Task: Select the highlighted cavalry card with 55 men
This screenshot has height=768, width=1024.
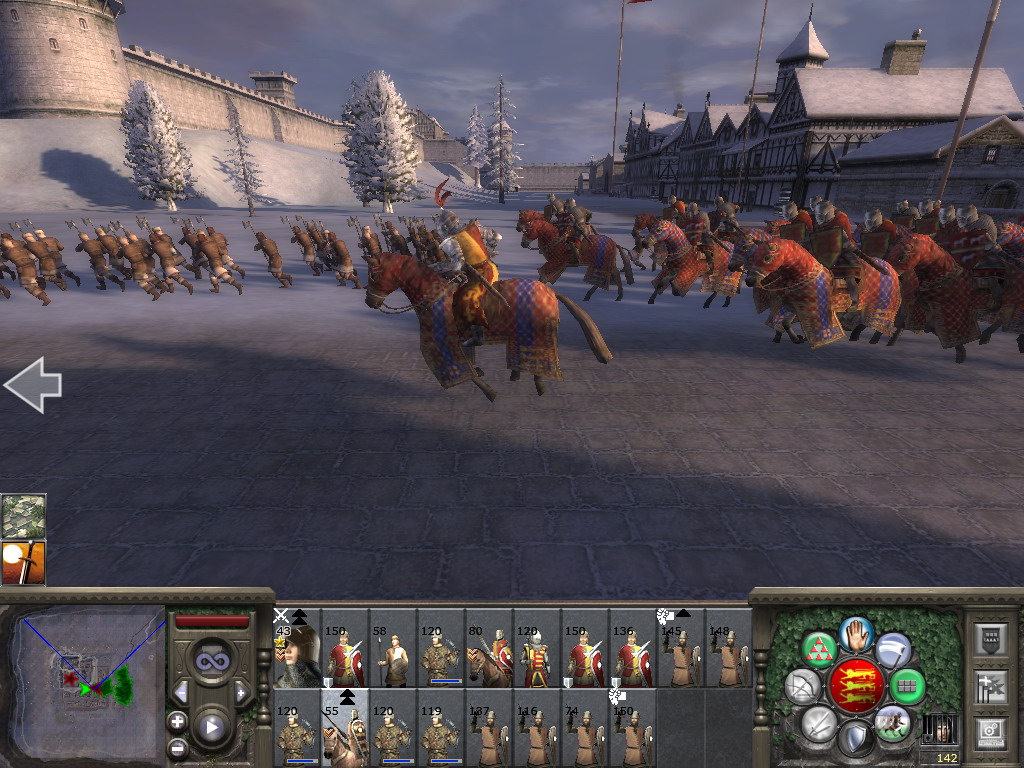Action: tap(344, 729)
